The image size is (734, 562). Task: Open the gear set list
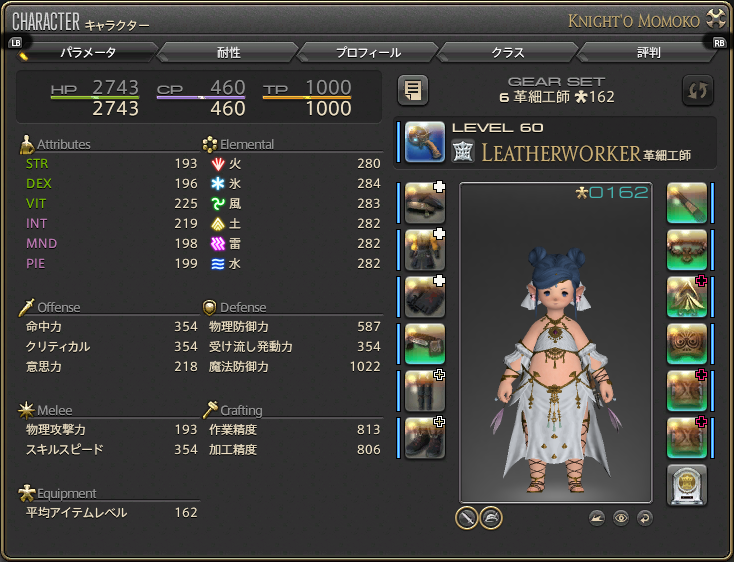[413, 91]
